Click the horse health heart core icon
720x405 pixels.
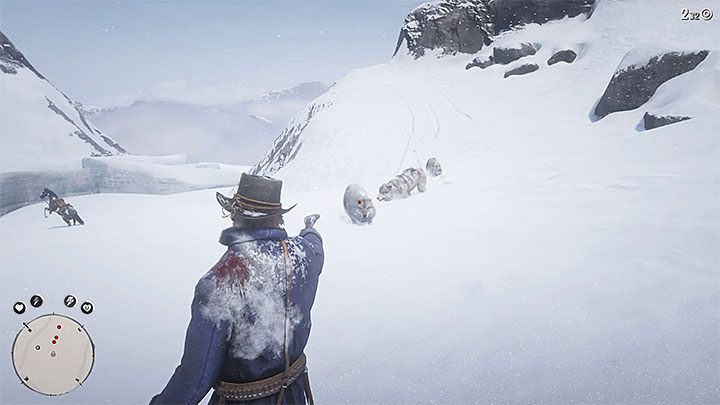(x=87, y=308)
